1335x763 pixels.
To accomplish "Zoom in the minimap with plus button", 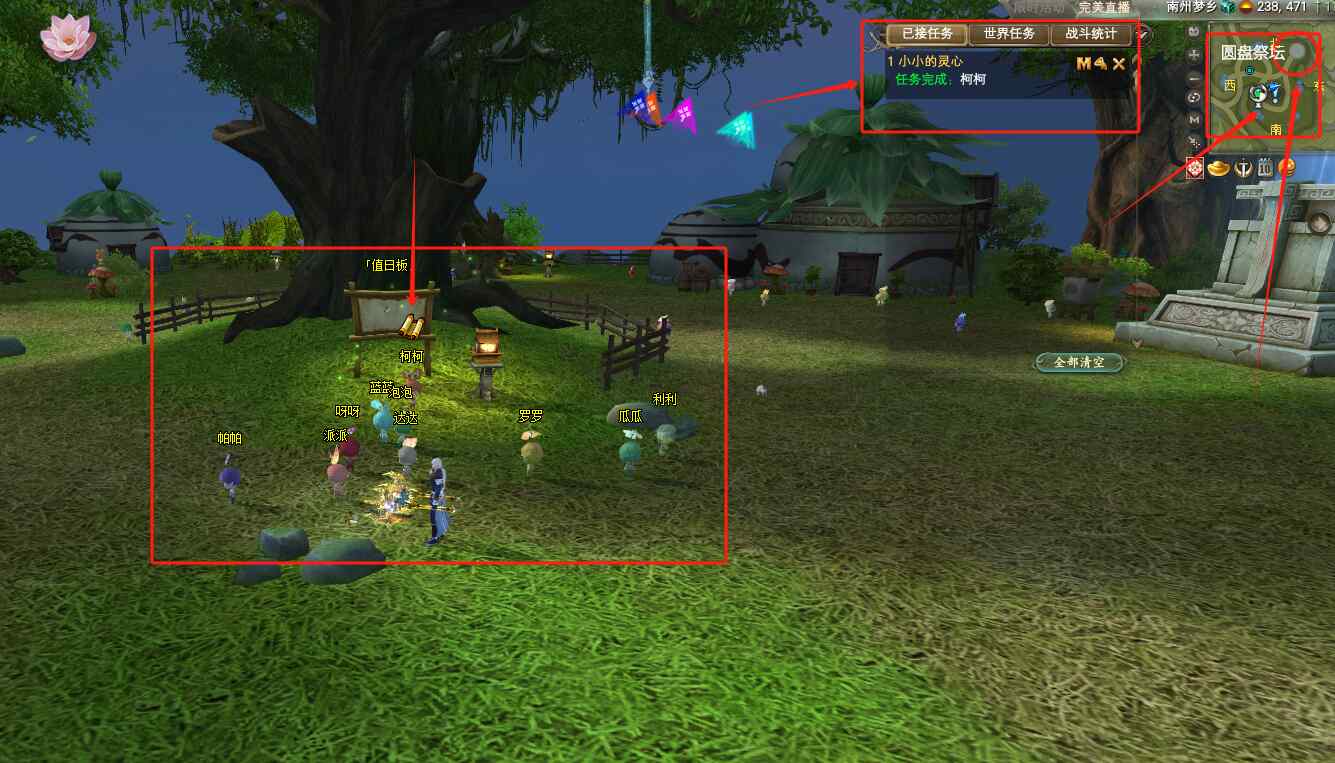I will click(x=1194, y=54).
